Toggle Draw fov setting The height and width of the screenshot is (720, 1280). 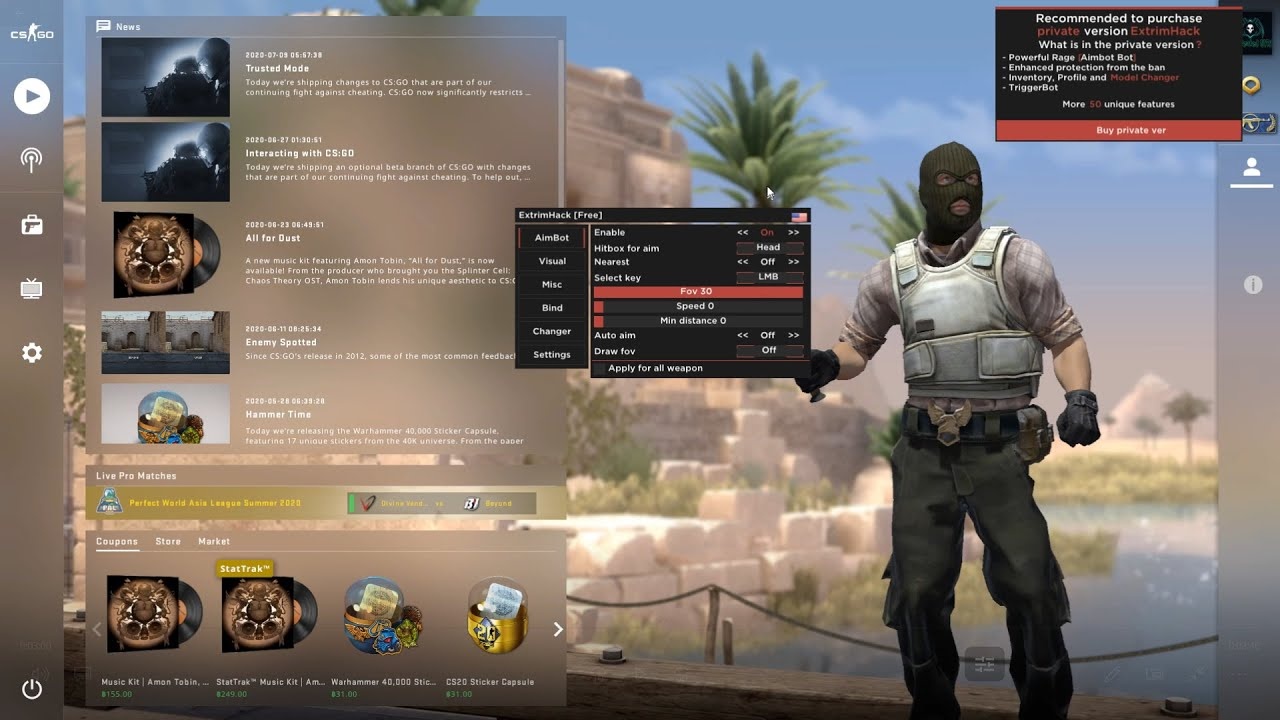[x=770, y=350]
